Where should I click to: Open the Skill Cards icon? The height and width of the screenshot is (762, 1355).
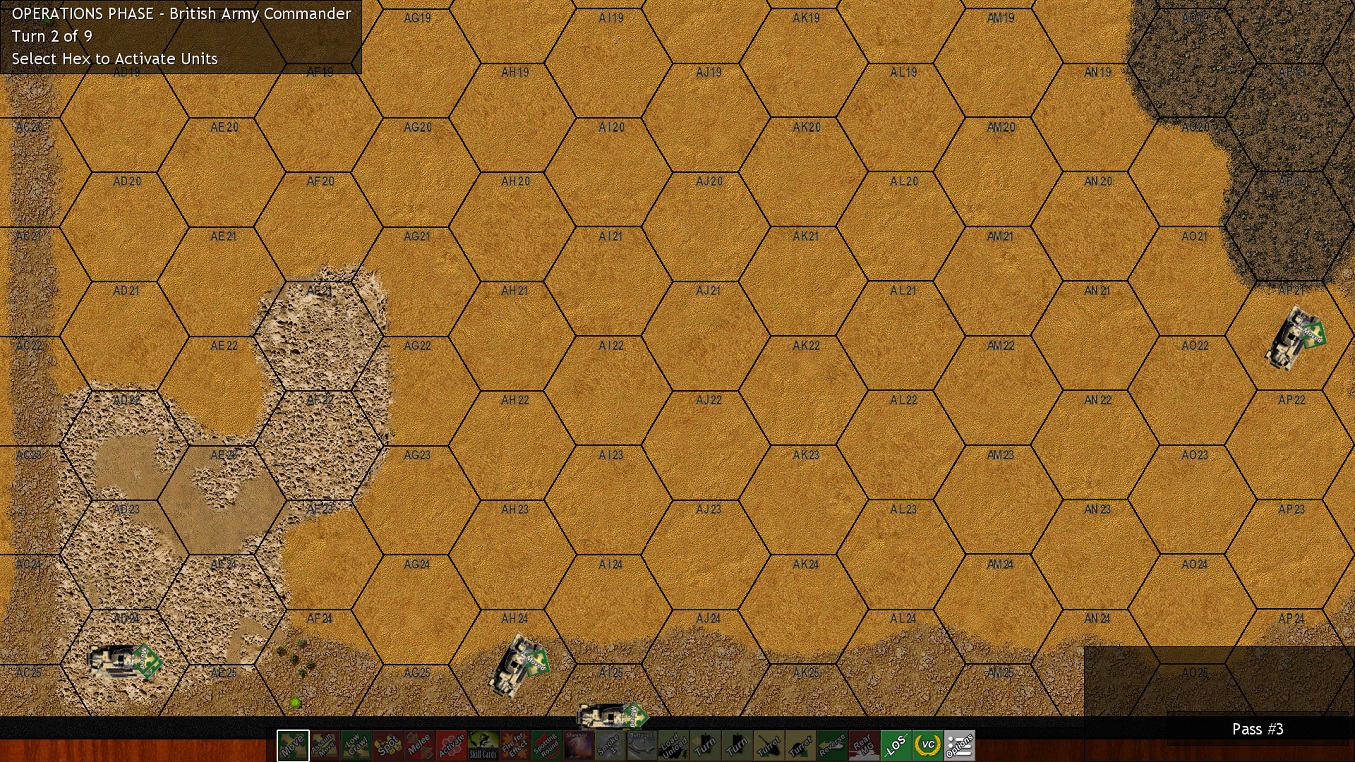[484, 745]
